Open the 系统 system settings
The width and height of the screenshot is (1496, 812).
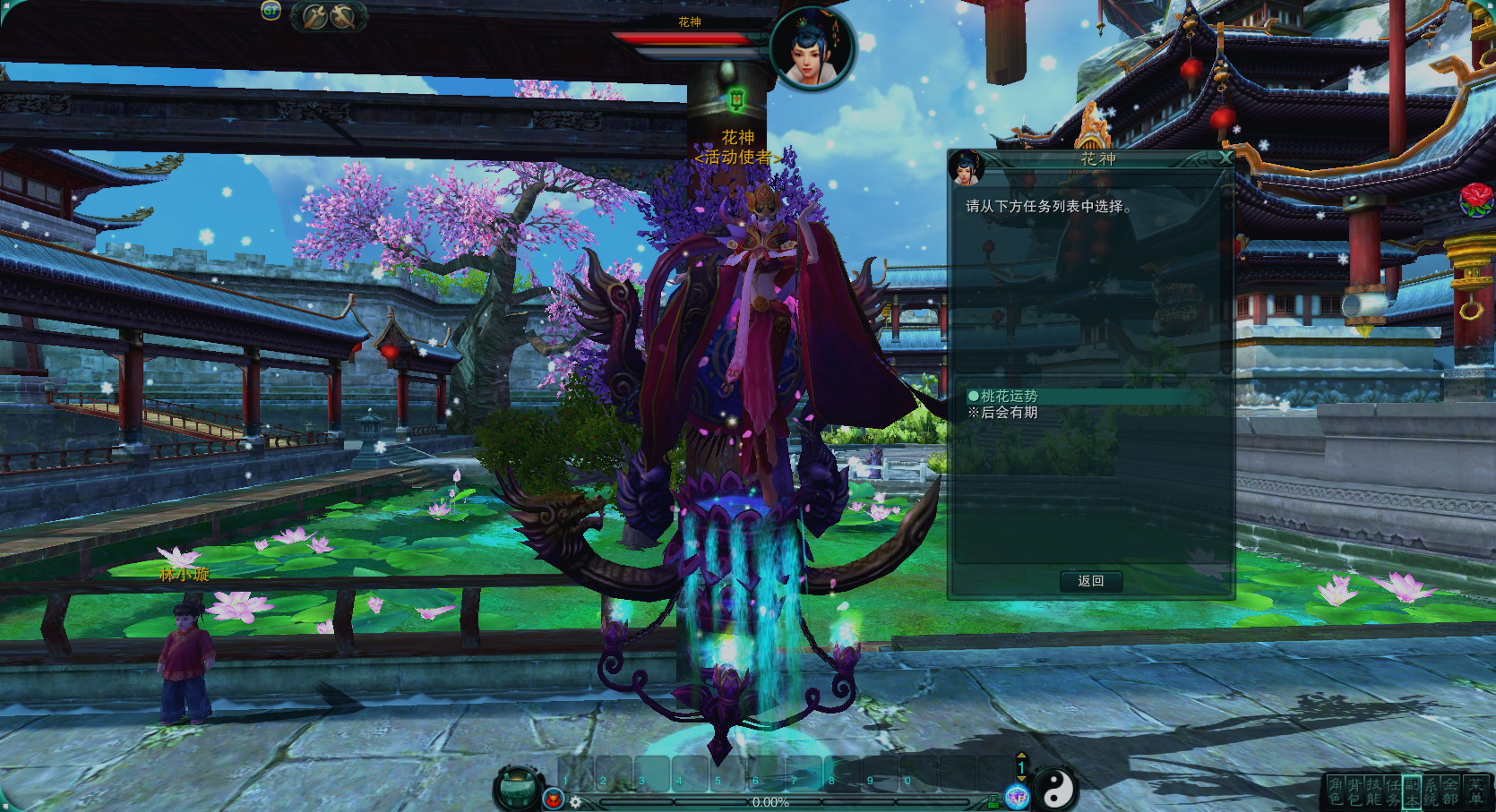(x=1432, y=791)
